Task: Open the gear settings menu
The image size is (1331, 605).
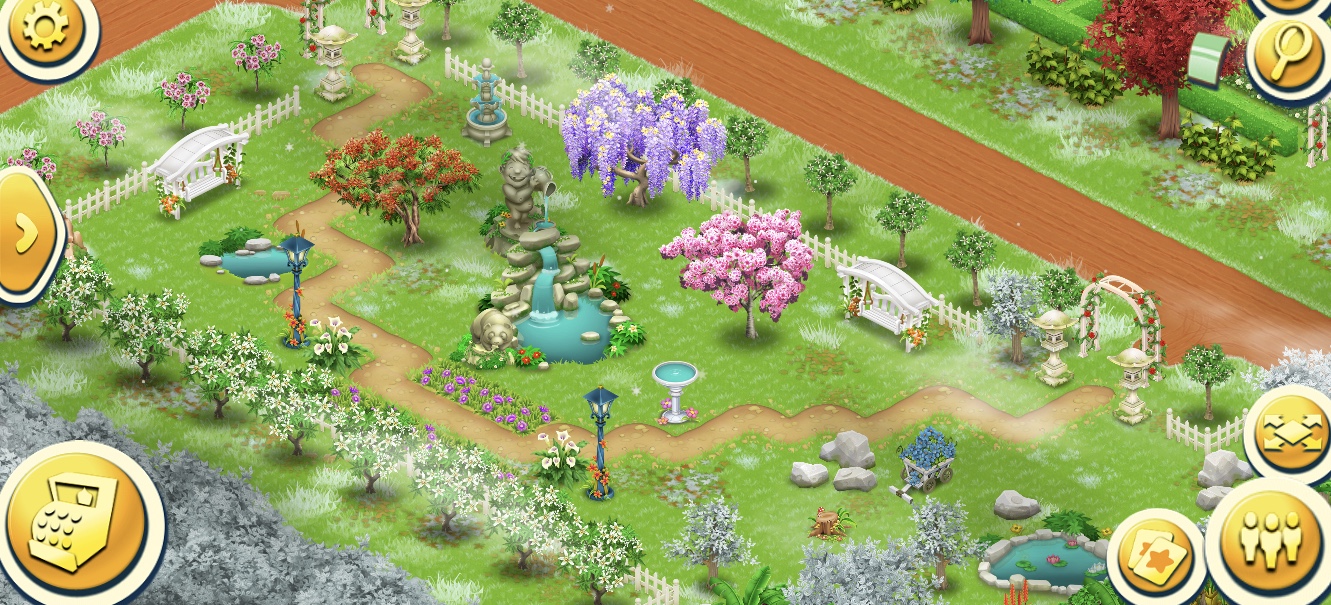Action: click(44, 28)
